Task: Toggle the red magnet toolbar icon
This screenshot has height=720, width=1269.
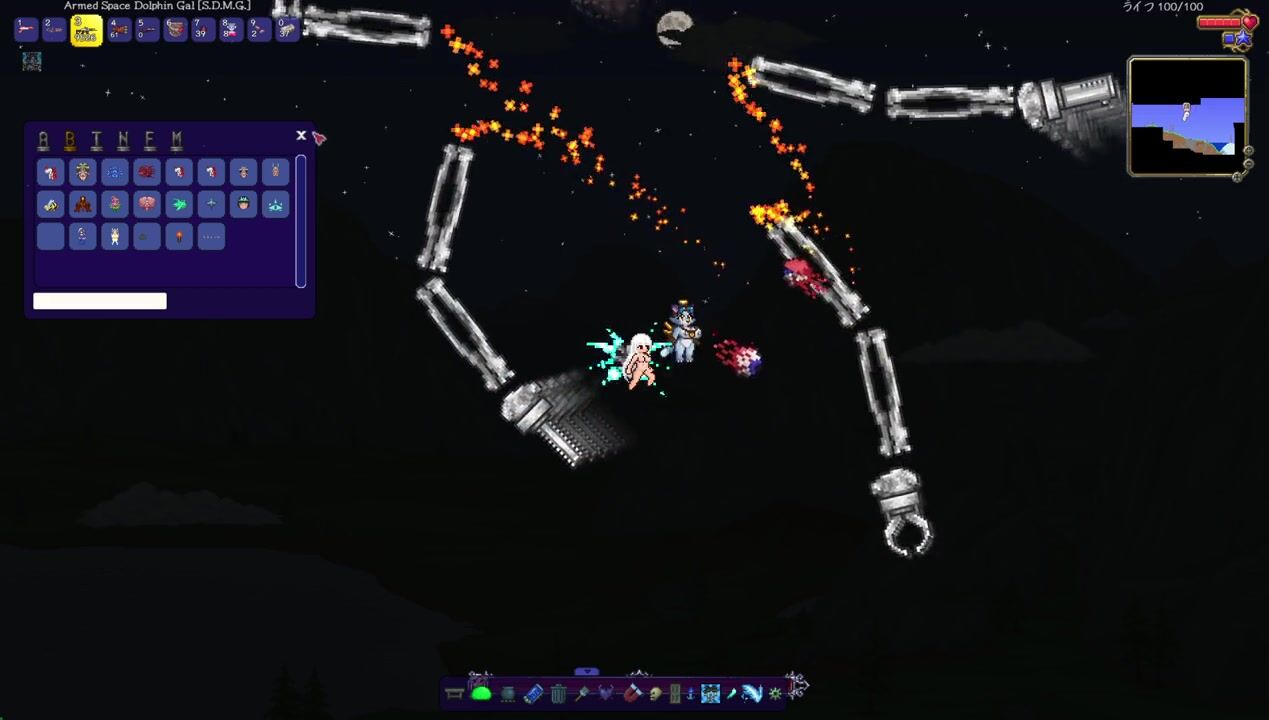Action: [x=632, y=693]
